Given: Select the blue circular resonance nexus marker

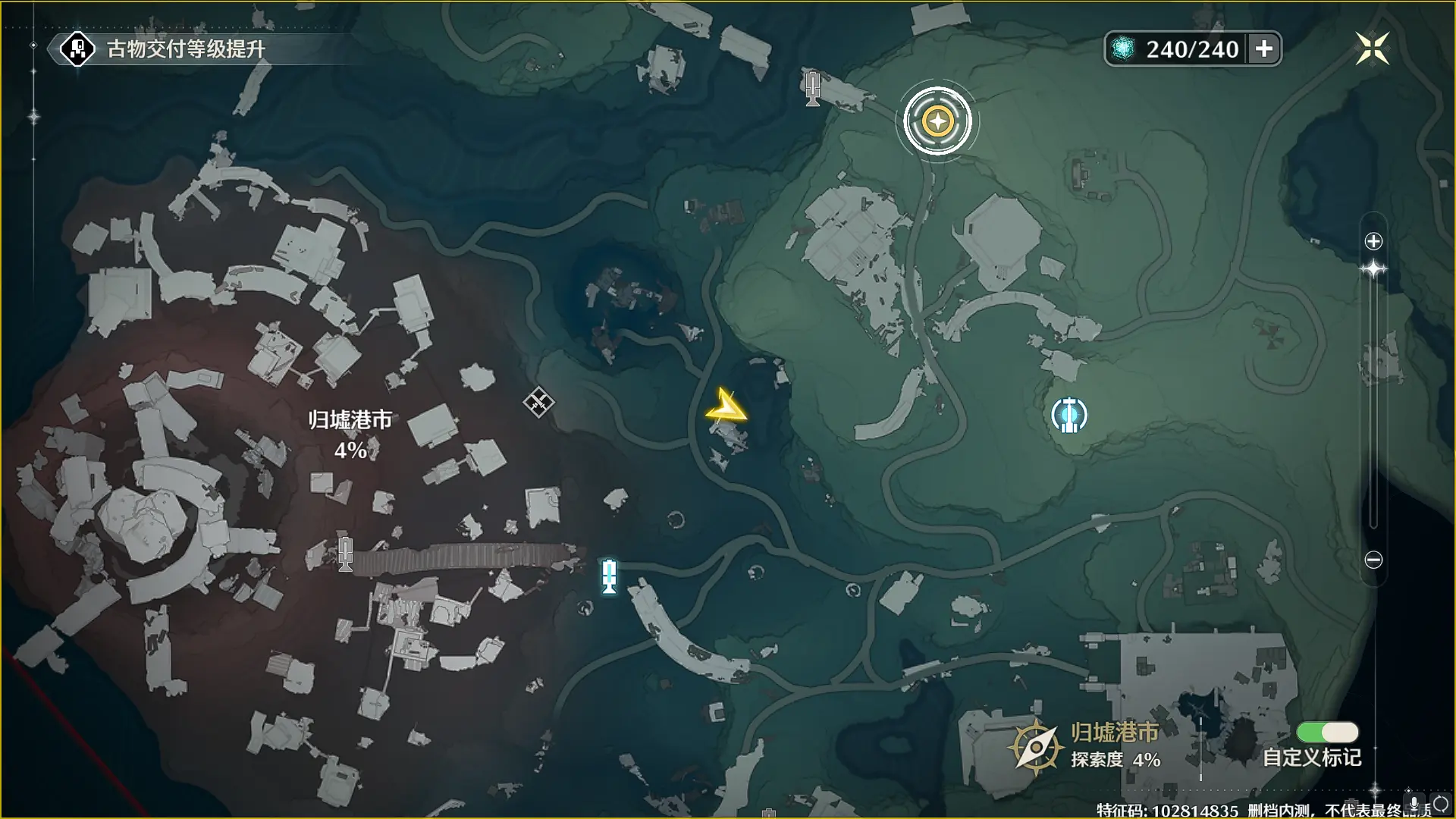Looking at the screenshot, I should [x=1069, y=415].
